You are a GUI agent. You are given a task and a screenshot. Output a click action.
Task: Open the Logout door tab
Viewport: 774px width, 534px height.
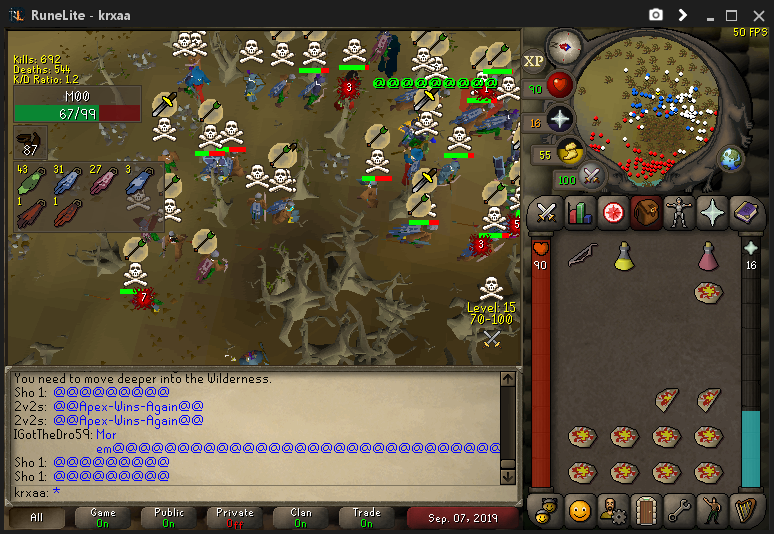[645, 509]
